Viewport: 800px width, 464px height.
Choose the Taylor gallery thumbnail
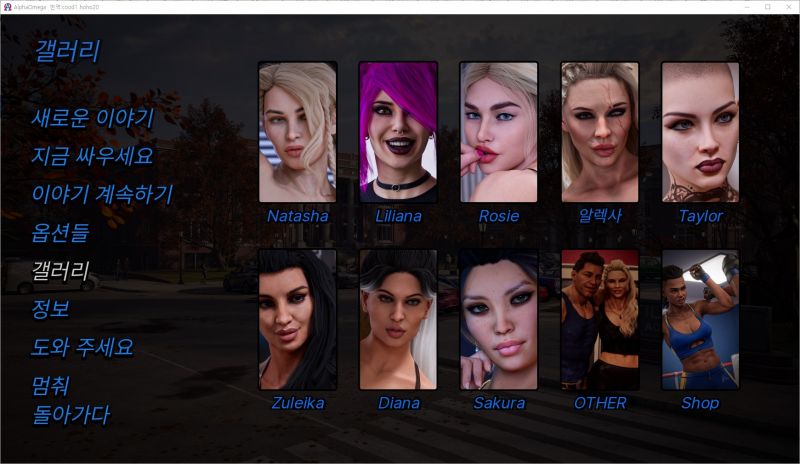pyautogui.click(x=700, y=132)
